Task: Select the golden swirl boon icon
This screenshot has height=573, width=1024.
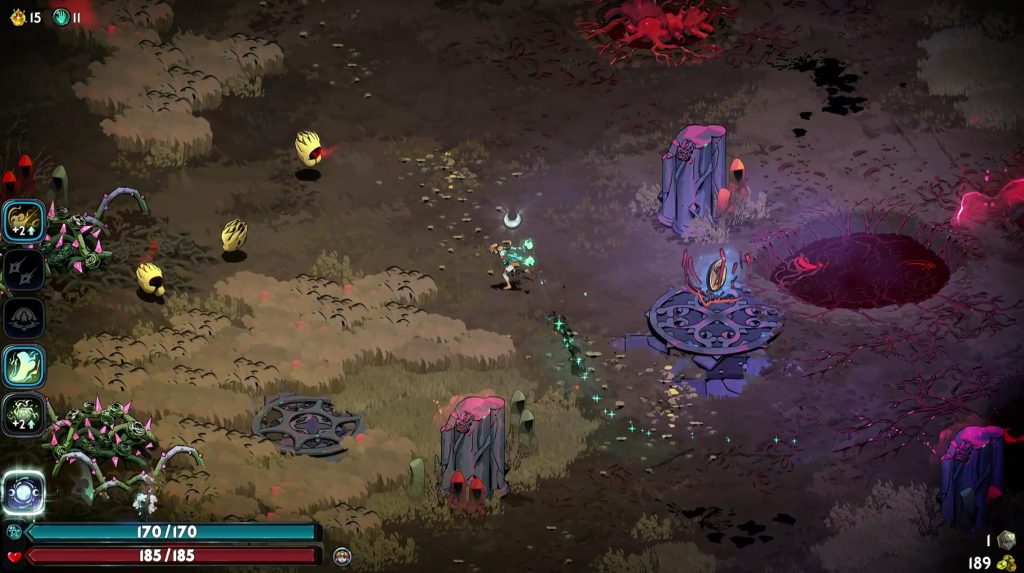Action: 23,221
